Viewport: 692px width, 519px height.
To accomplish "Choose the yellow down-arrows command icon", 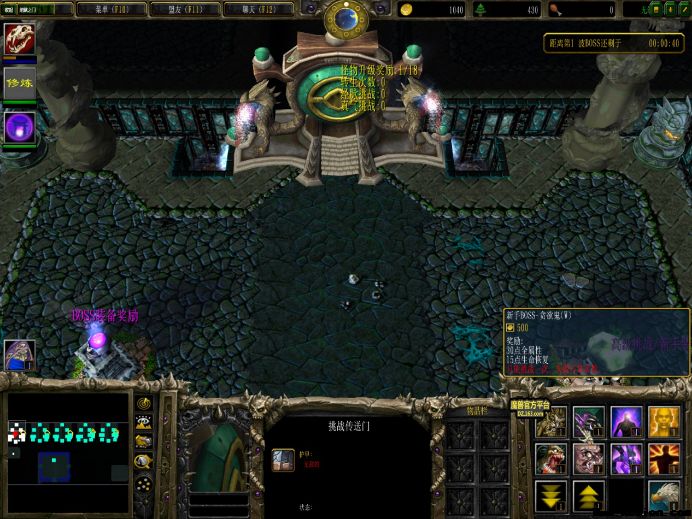I will (x=551, y=494).
